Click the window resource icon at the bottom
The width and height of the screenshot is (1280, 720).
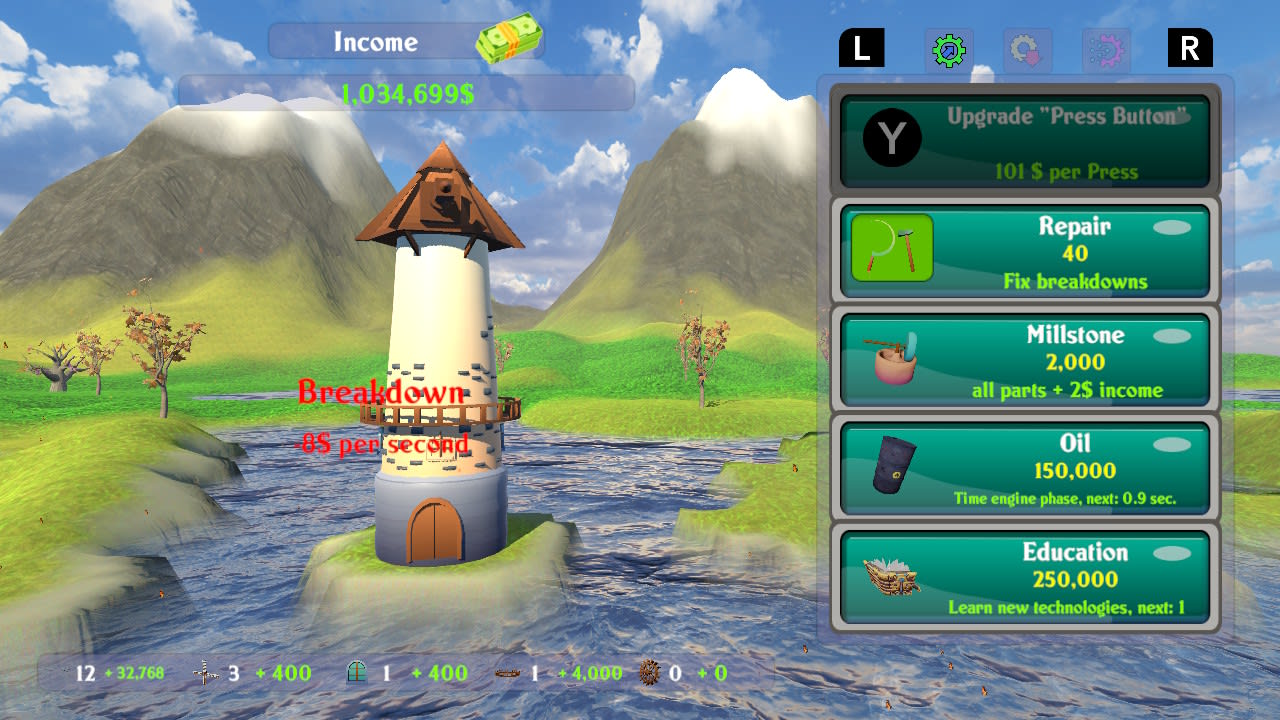356,673
